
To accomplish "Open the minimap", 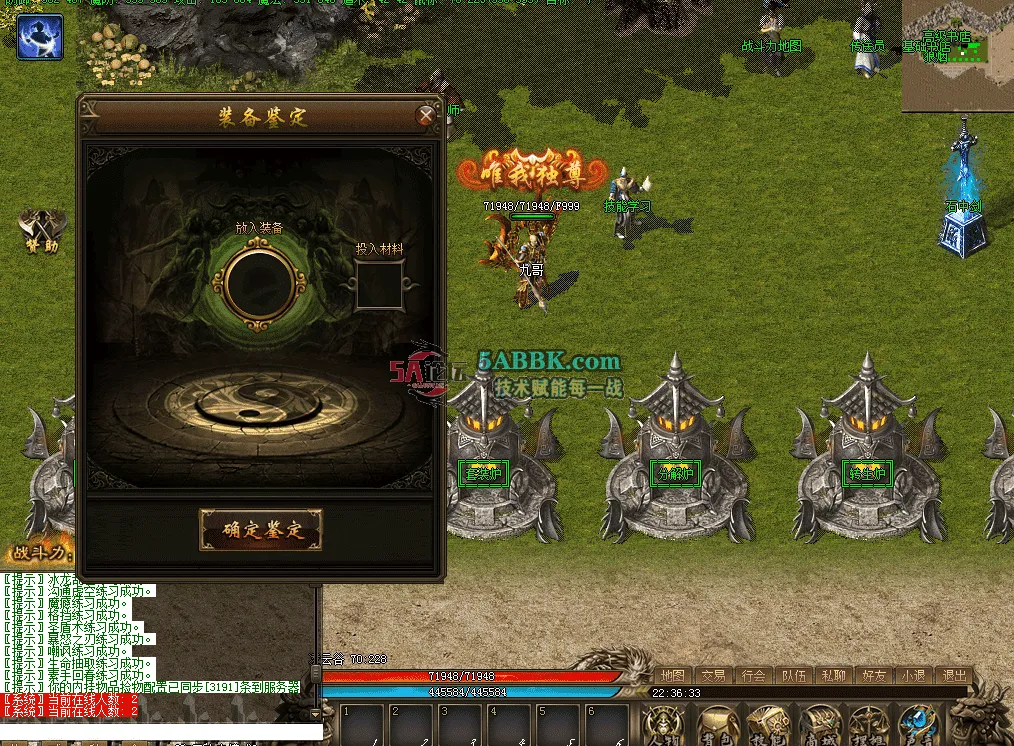I will point(957,55).
